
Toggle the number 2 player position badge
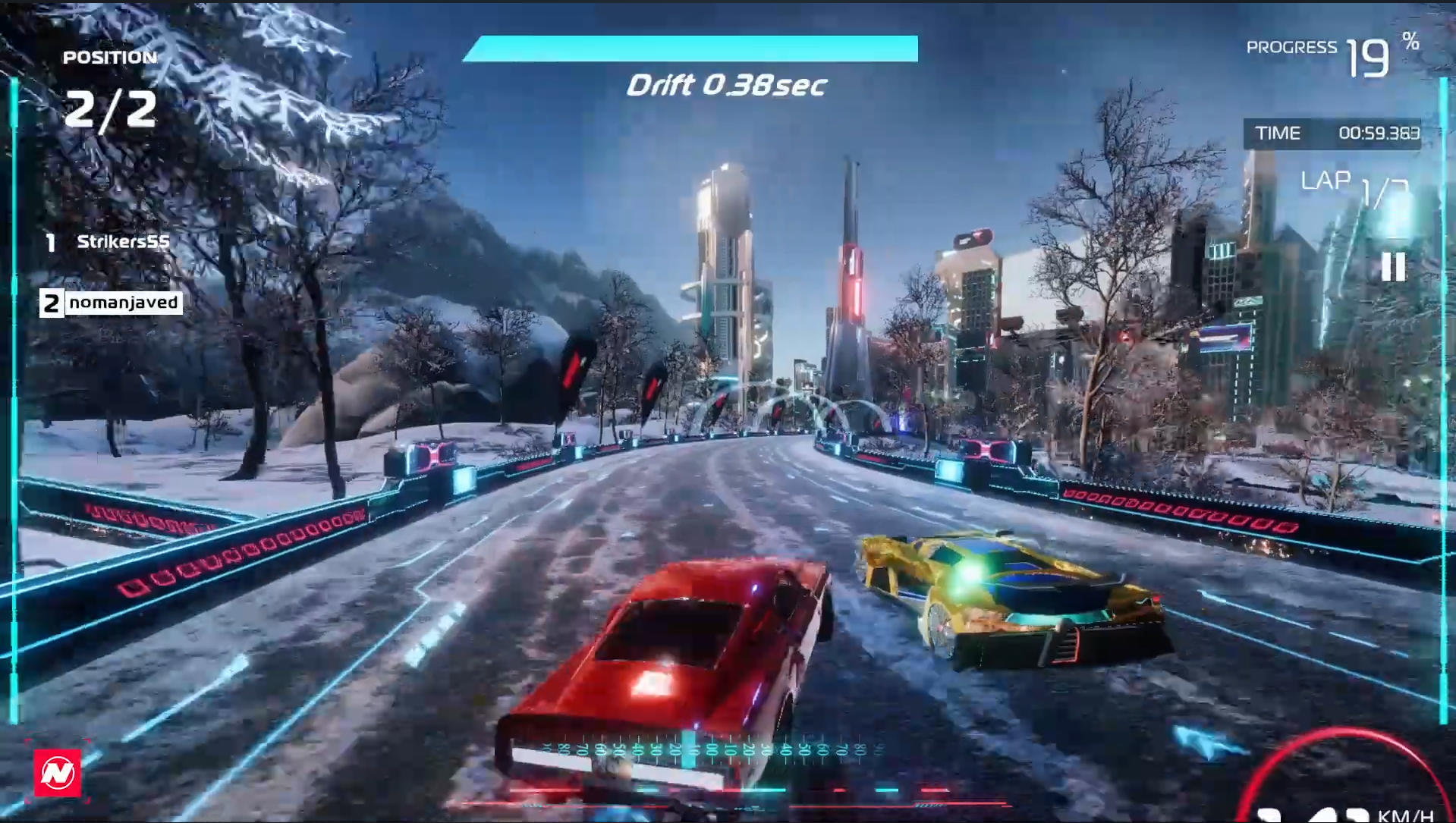coord(51,302)
